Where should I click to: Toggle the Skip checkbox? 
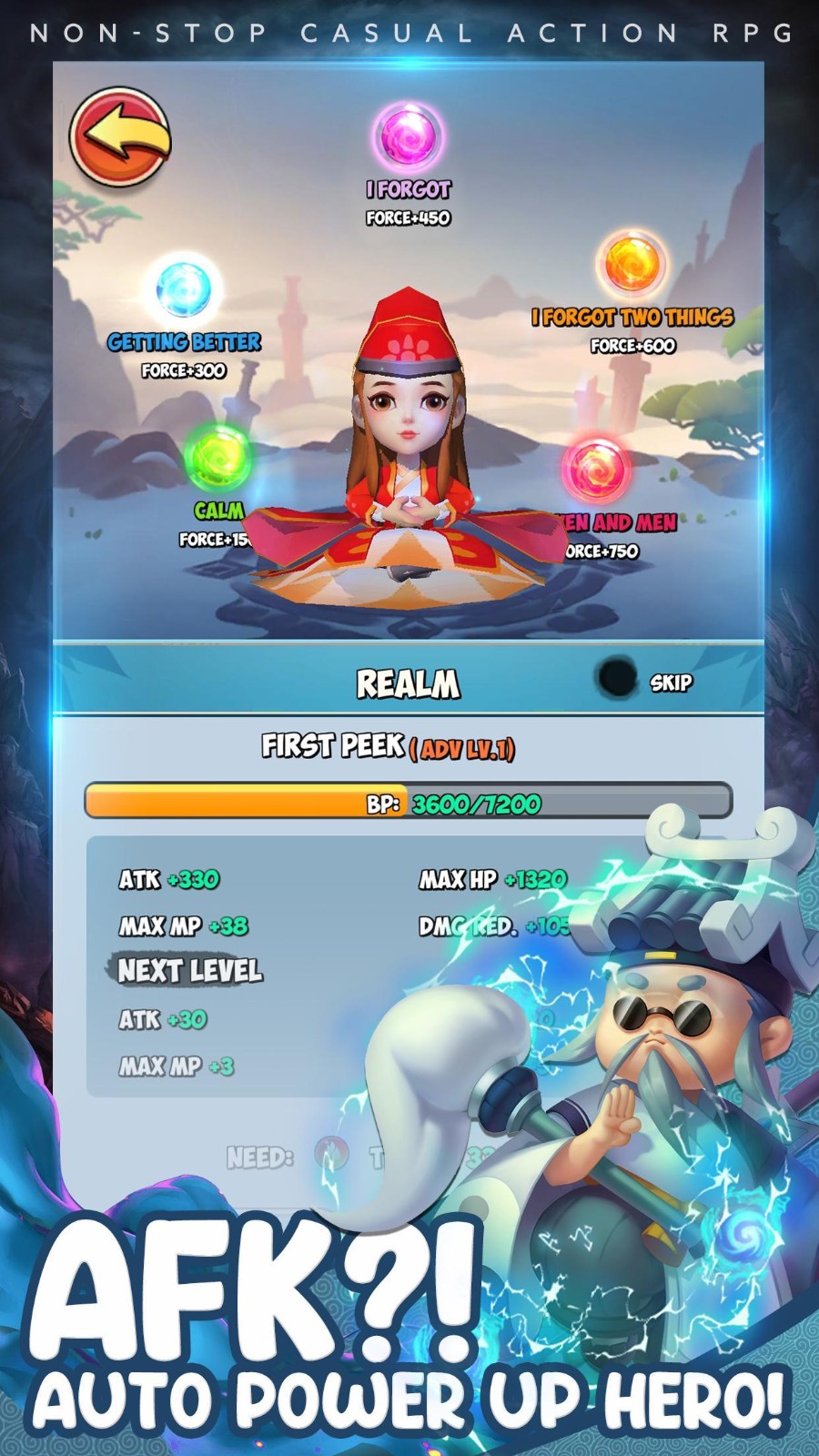617,679
